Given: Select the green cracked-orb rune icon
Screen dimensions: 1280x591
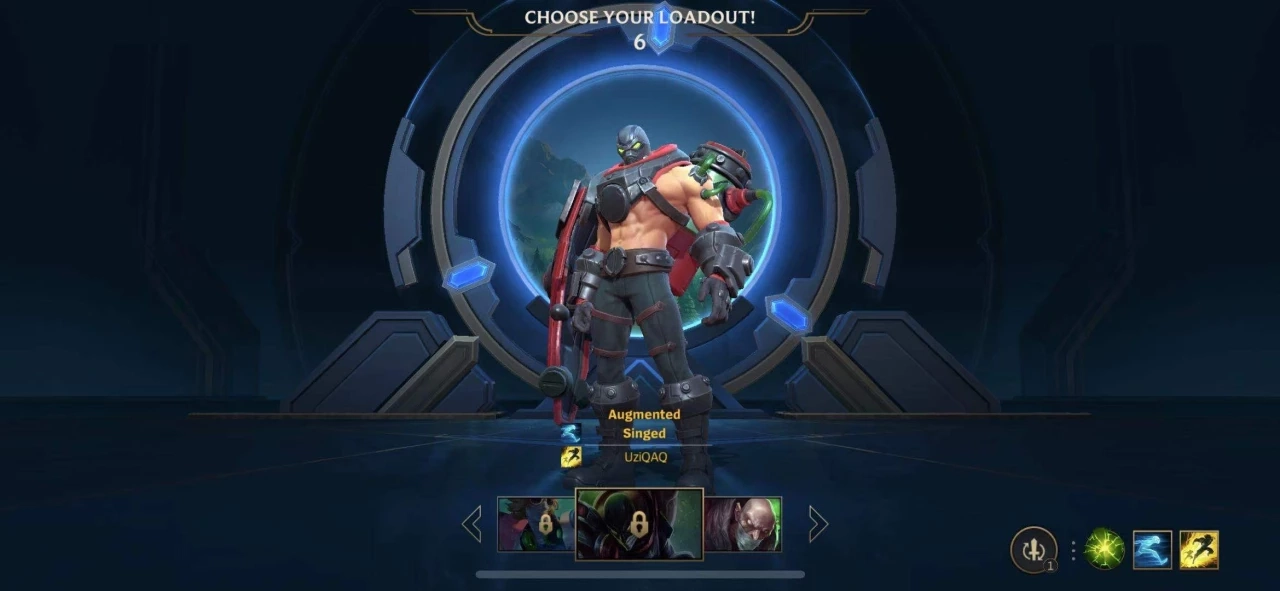Looking at the screenshot, I should pos(1105,549).
